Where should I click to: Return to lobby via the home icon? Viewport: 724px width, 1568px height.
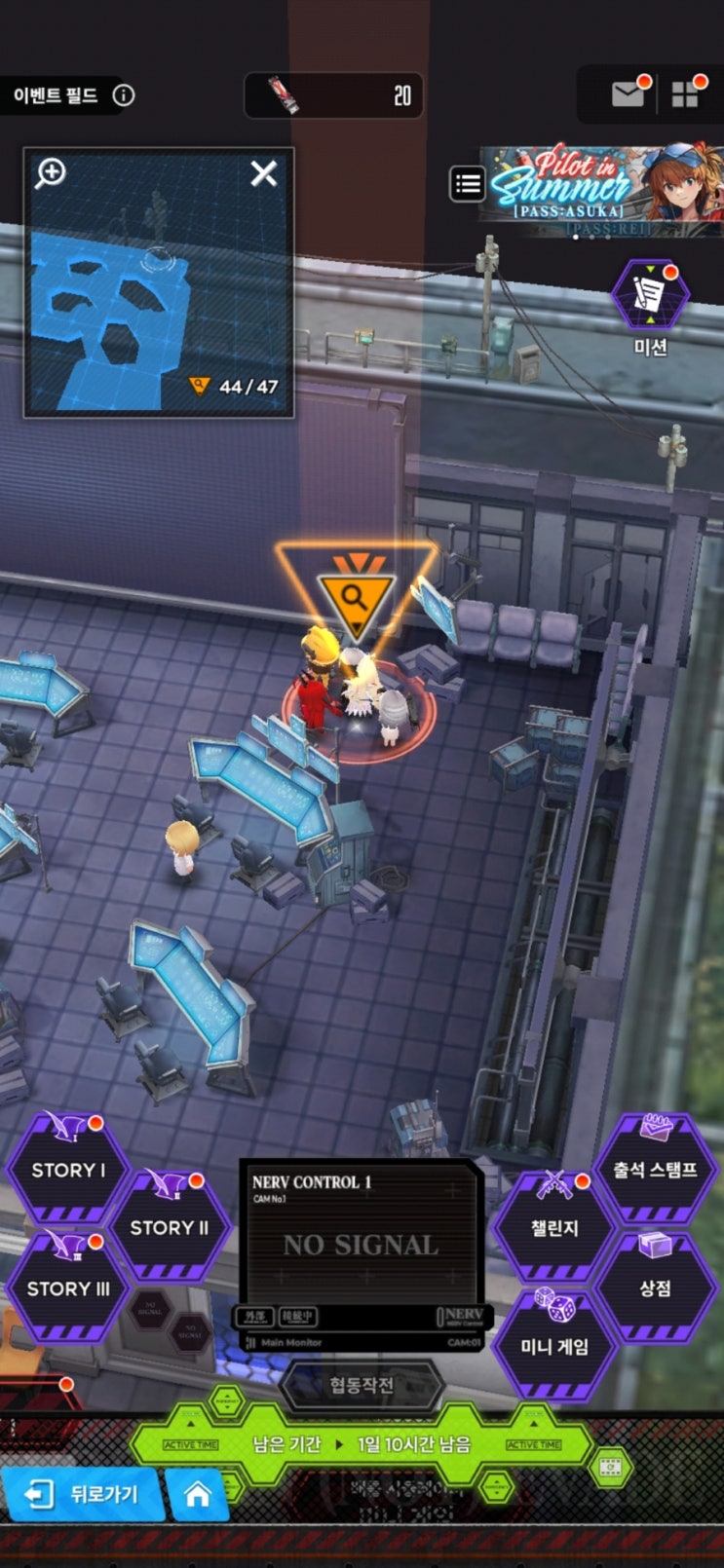(x=198, y=1494)
